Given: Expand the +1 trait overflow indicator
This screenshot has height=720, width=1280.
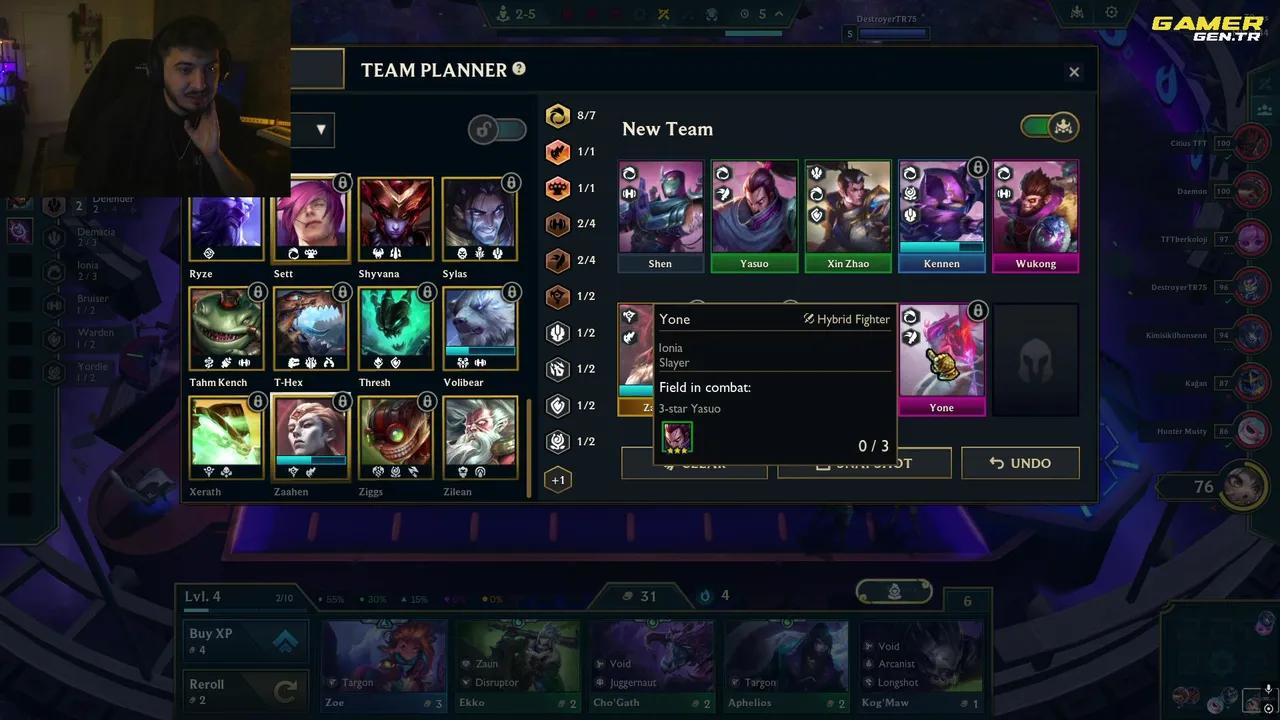Looking at the screenshot, I should coord(558,479).
